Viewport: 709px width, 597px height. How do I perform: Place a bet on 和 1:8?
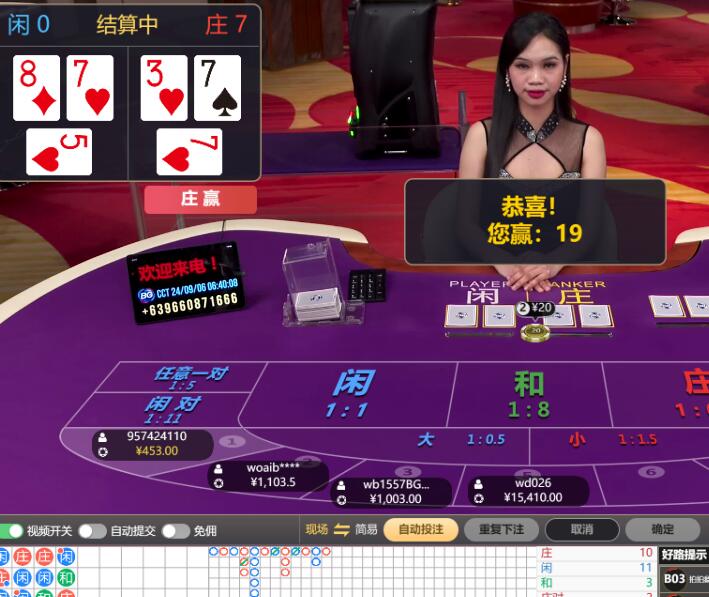(529, 392)
